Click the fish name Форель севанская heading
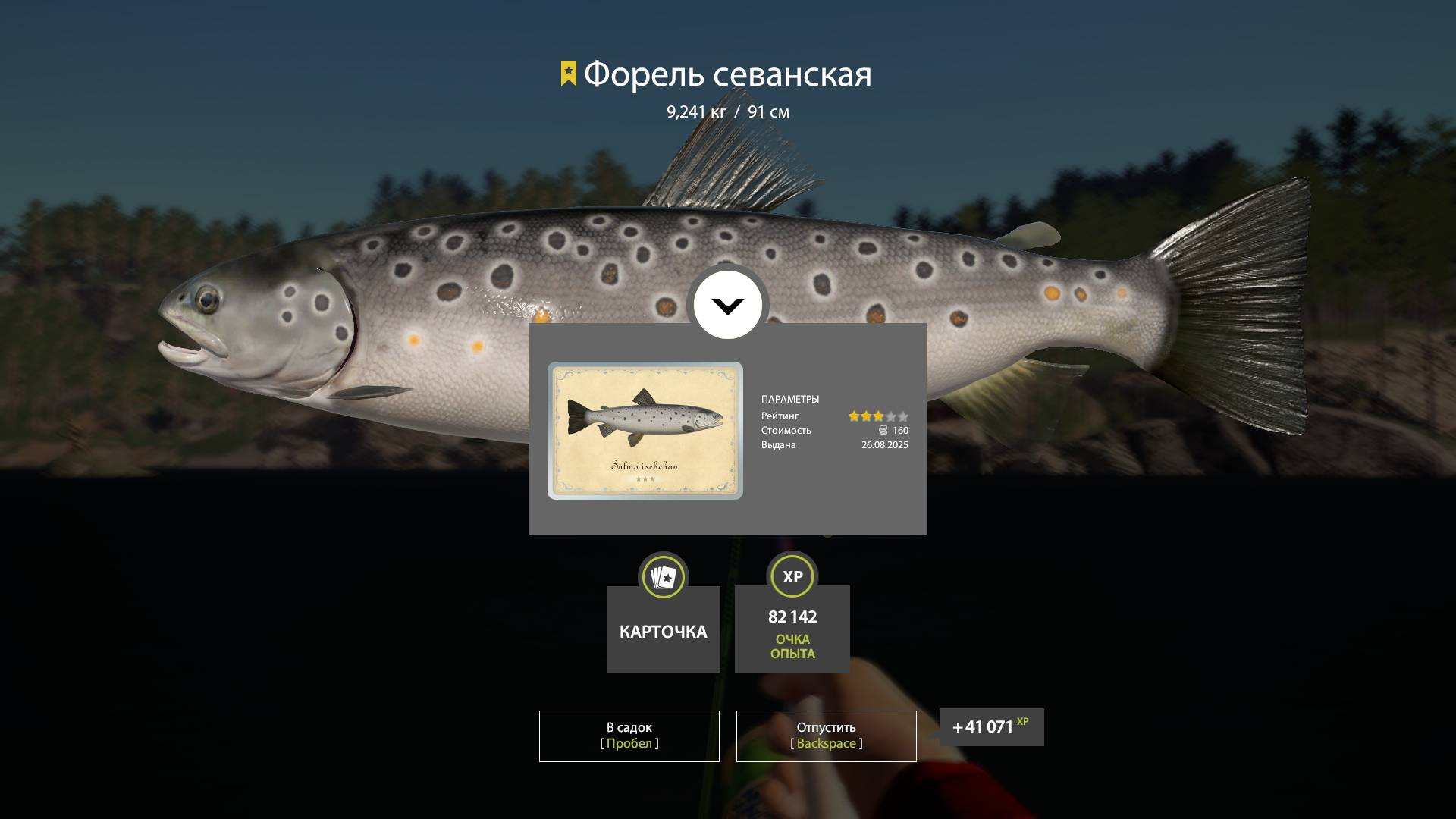 click(x=726, y=74)
